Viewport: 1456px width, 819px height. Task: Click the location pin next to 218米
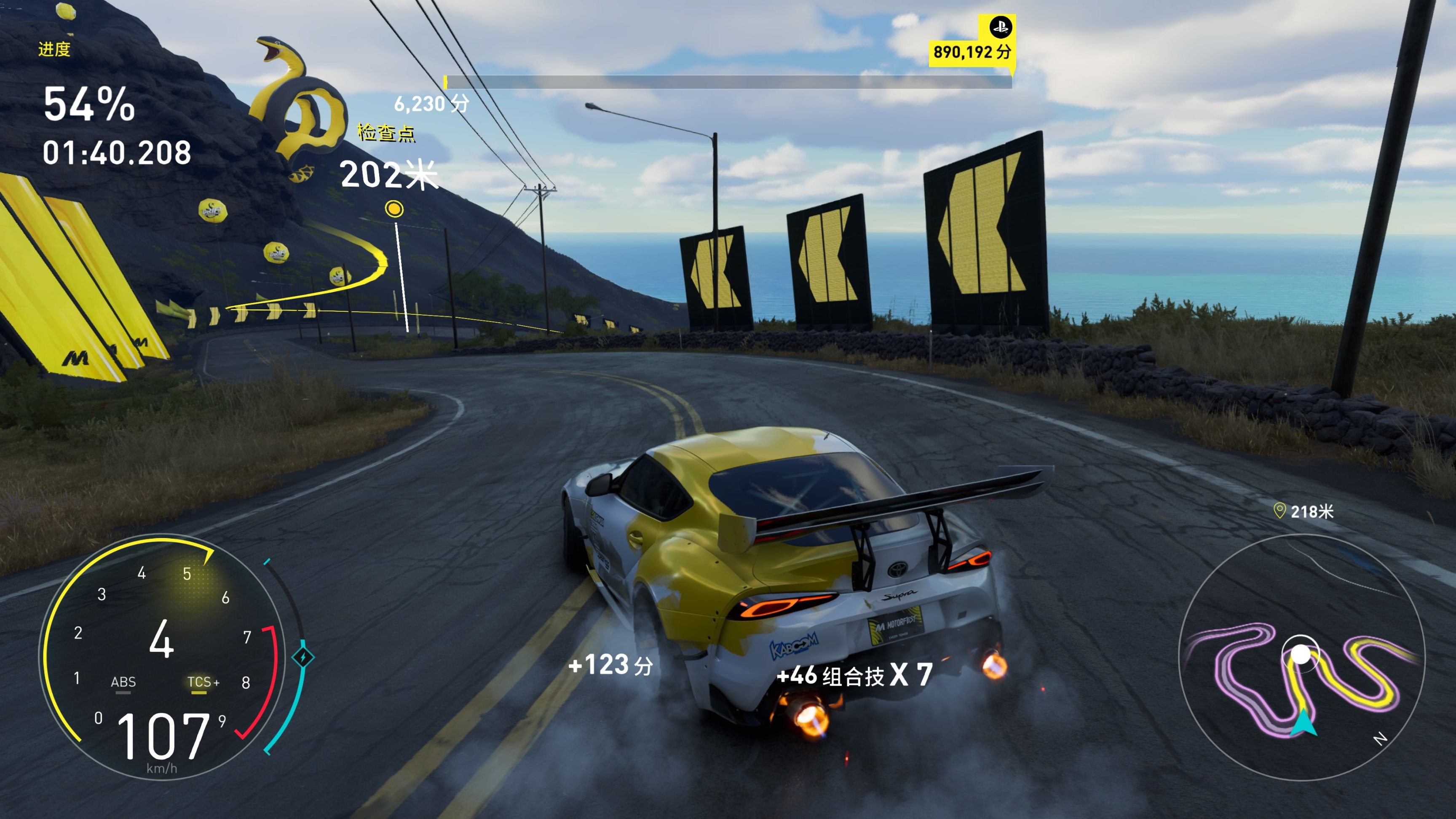click(x=1279, y=511)
